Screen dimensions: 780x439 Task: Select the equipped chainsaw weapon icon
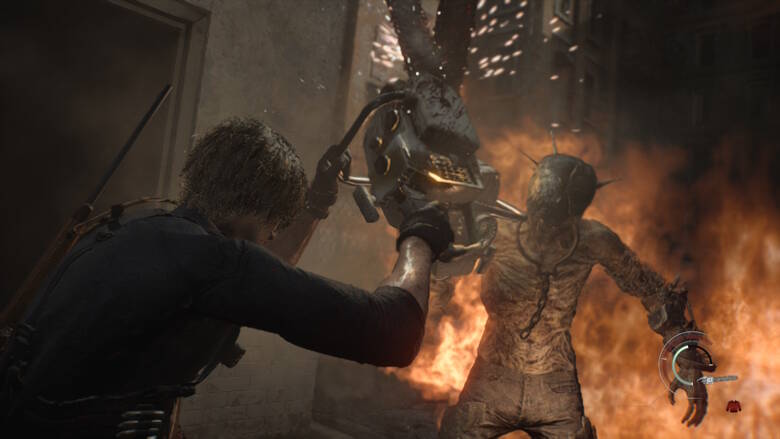point(718,380)
